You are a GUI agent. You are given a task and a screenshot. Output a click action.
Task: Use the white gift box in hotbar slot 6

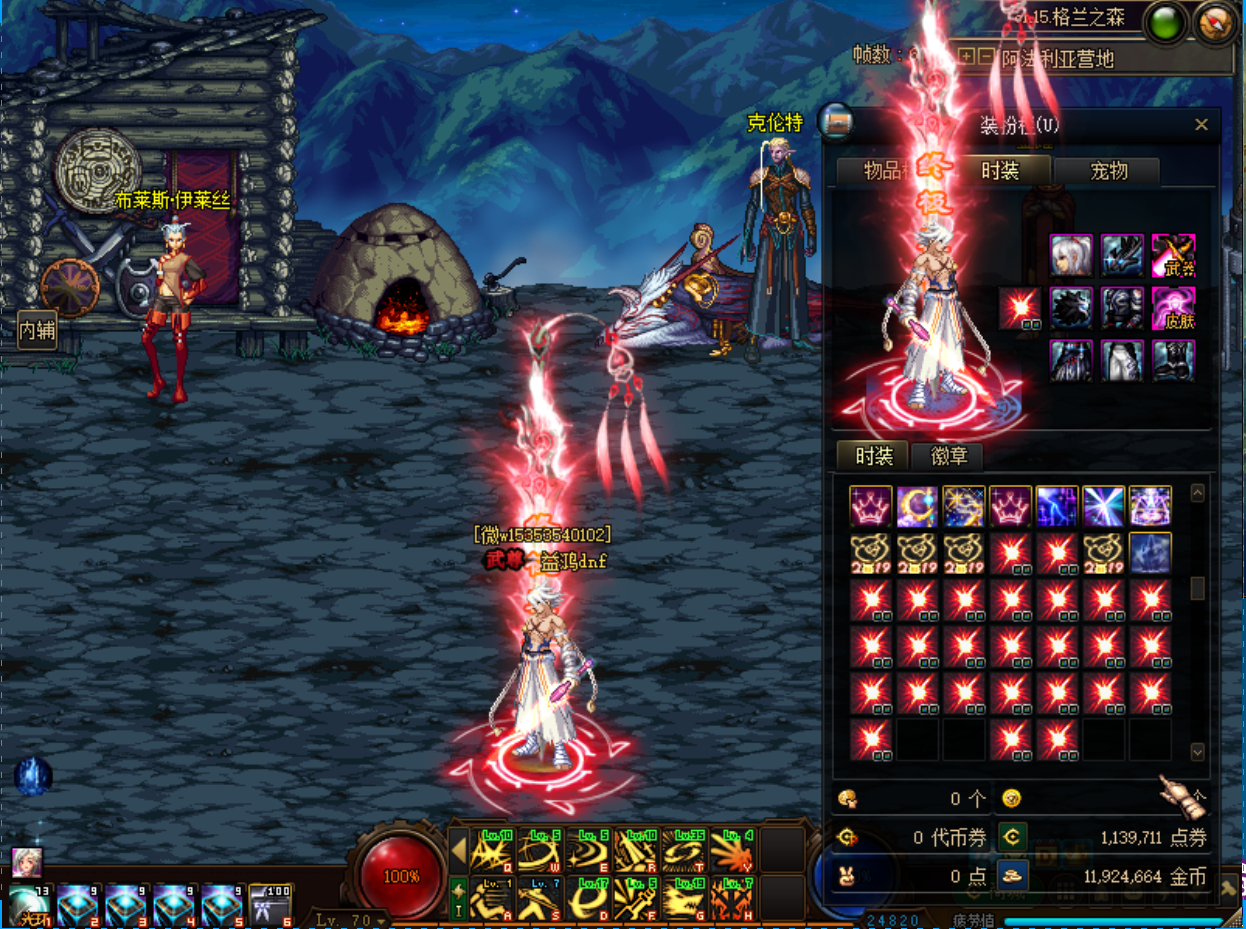(x=270, y=906)
